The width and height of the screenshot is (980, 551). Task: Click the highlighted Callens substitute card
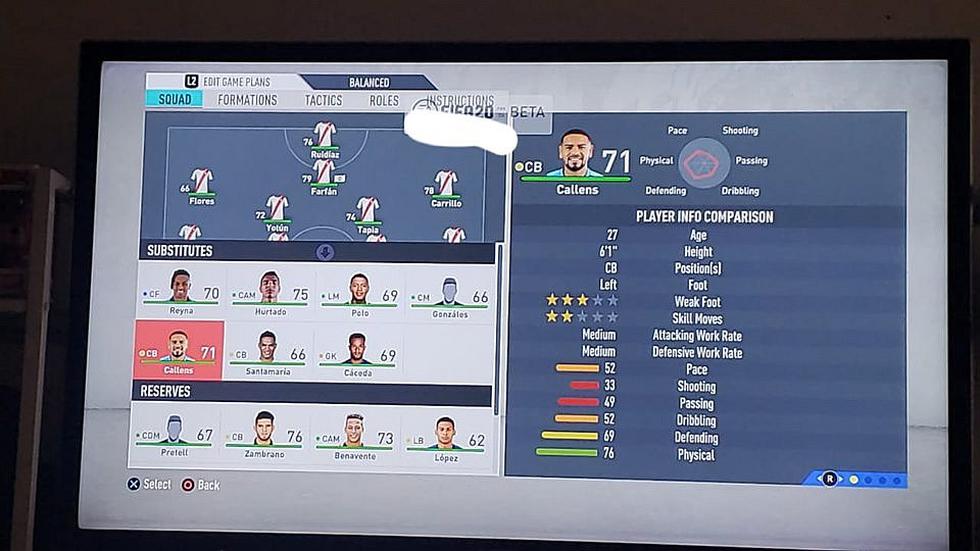178,351
